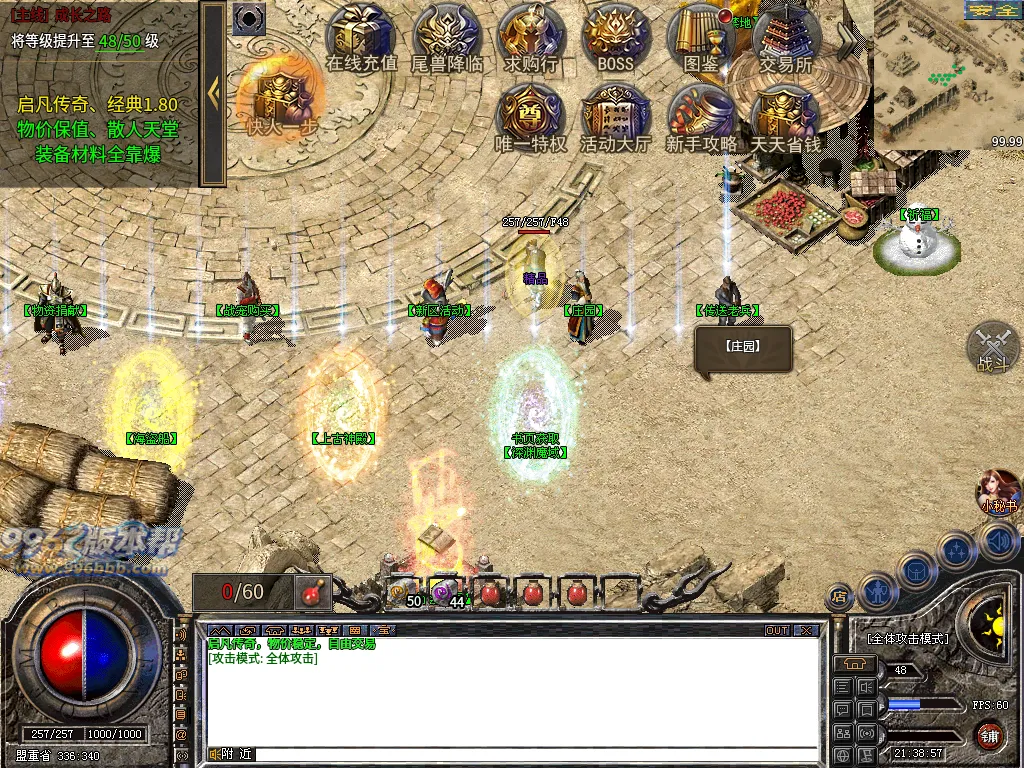This screenshot has width=1024, height=768.
Task: Collapse the quest tracker panel arrow
Action: [x=213, y=93]
